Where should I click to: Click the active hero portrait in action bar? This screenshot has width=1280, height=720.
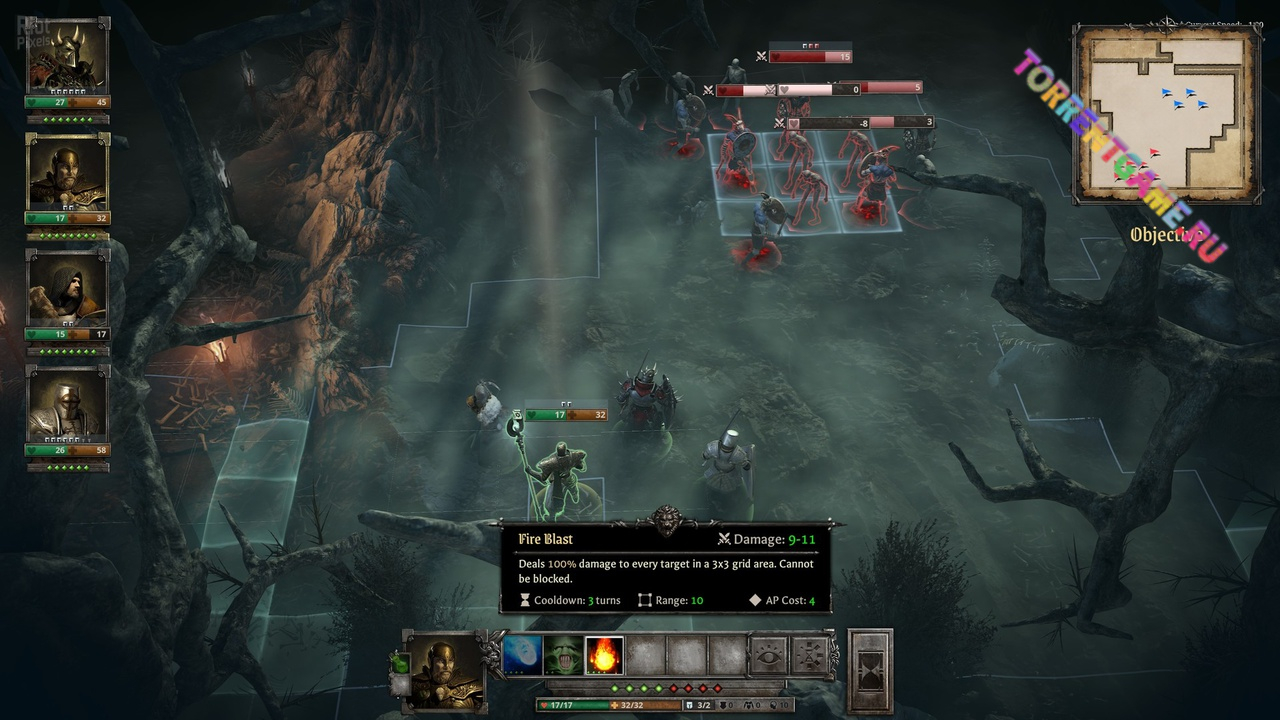[x=444, y=670]
